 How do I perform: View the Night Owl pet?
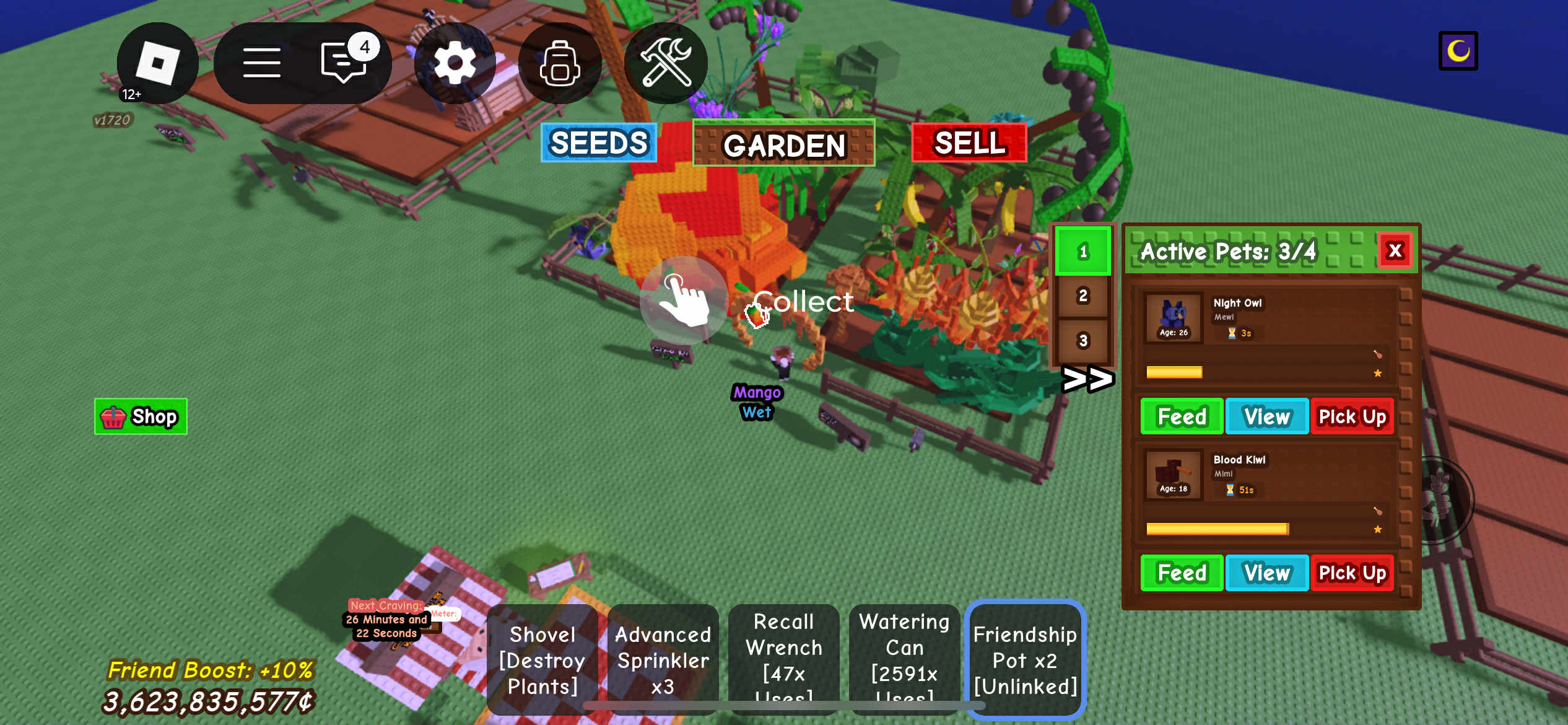click(1266, 416)
